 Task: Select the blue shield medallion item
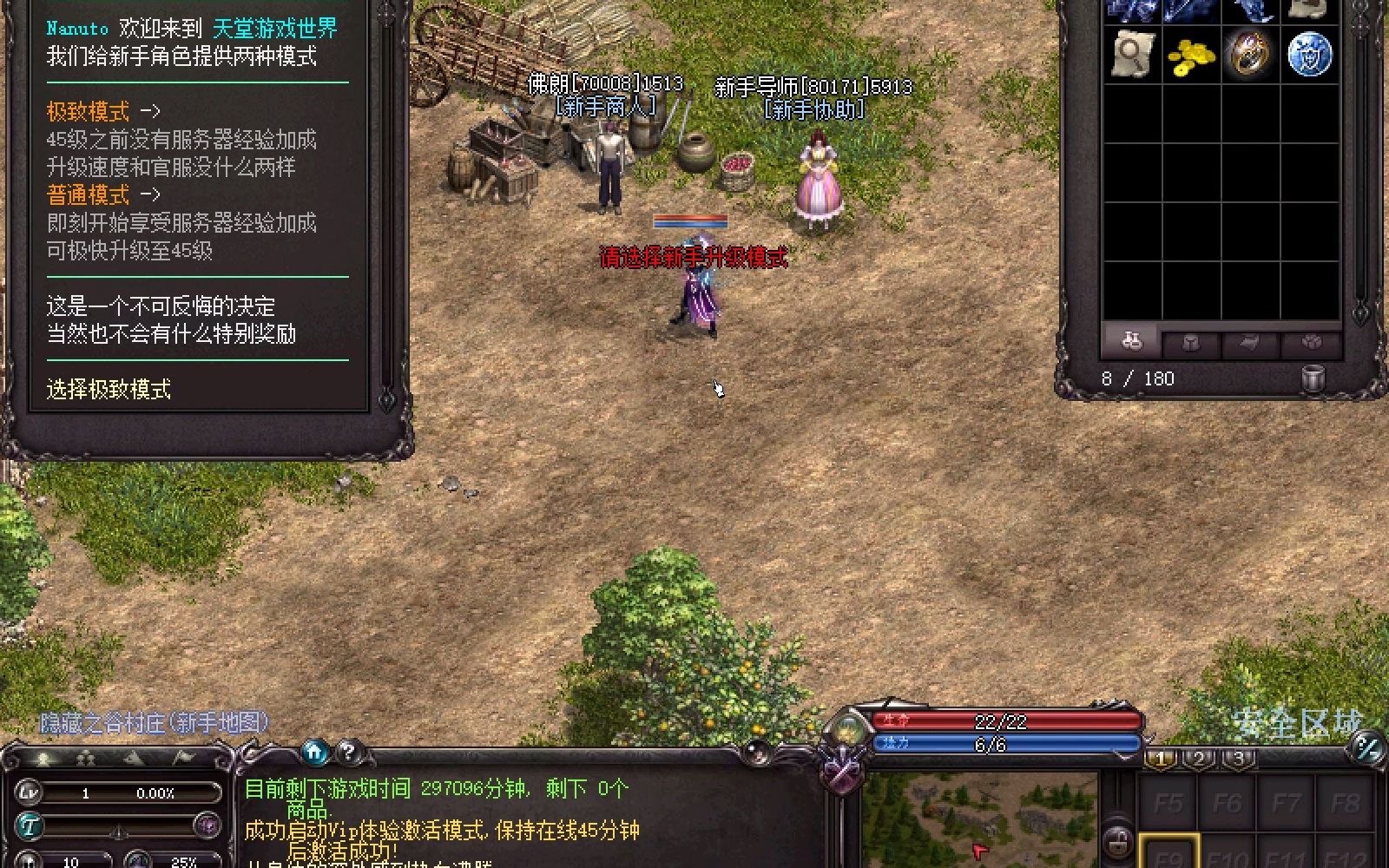pos(1309,54)
